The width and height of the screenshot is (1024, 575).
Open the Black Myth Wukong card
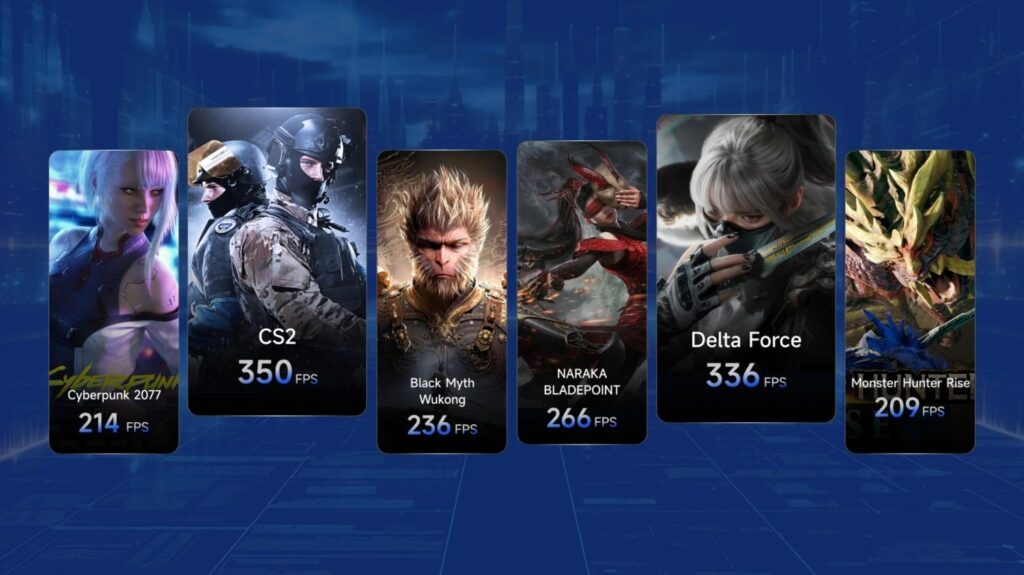[441, 300]
